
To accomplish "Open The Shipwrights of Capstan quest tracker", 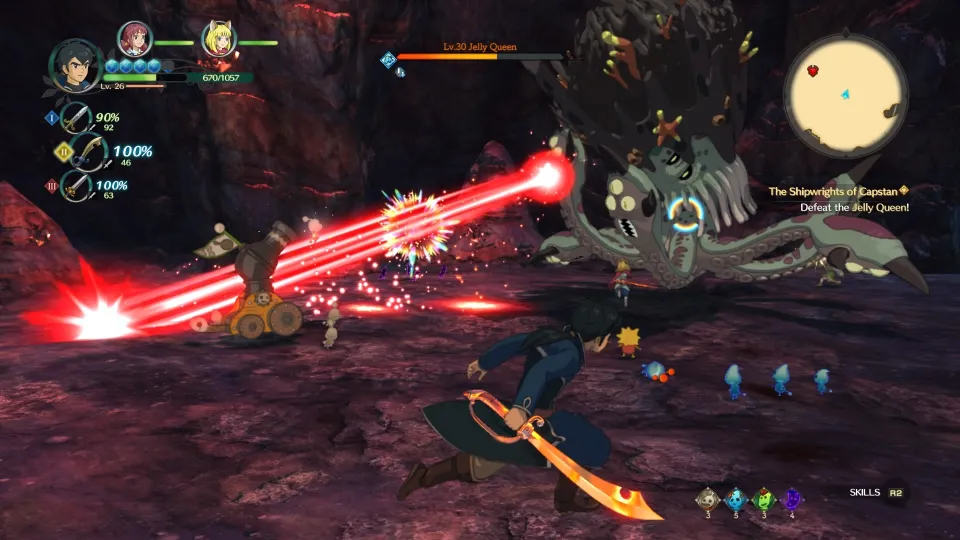I will pos(834,190).
